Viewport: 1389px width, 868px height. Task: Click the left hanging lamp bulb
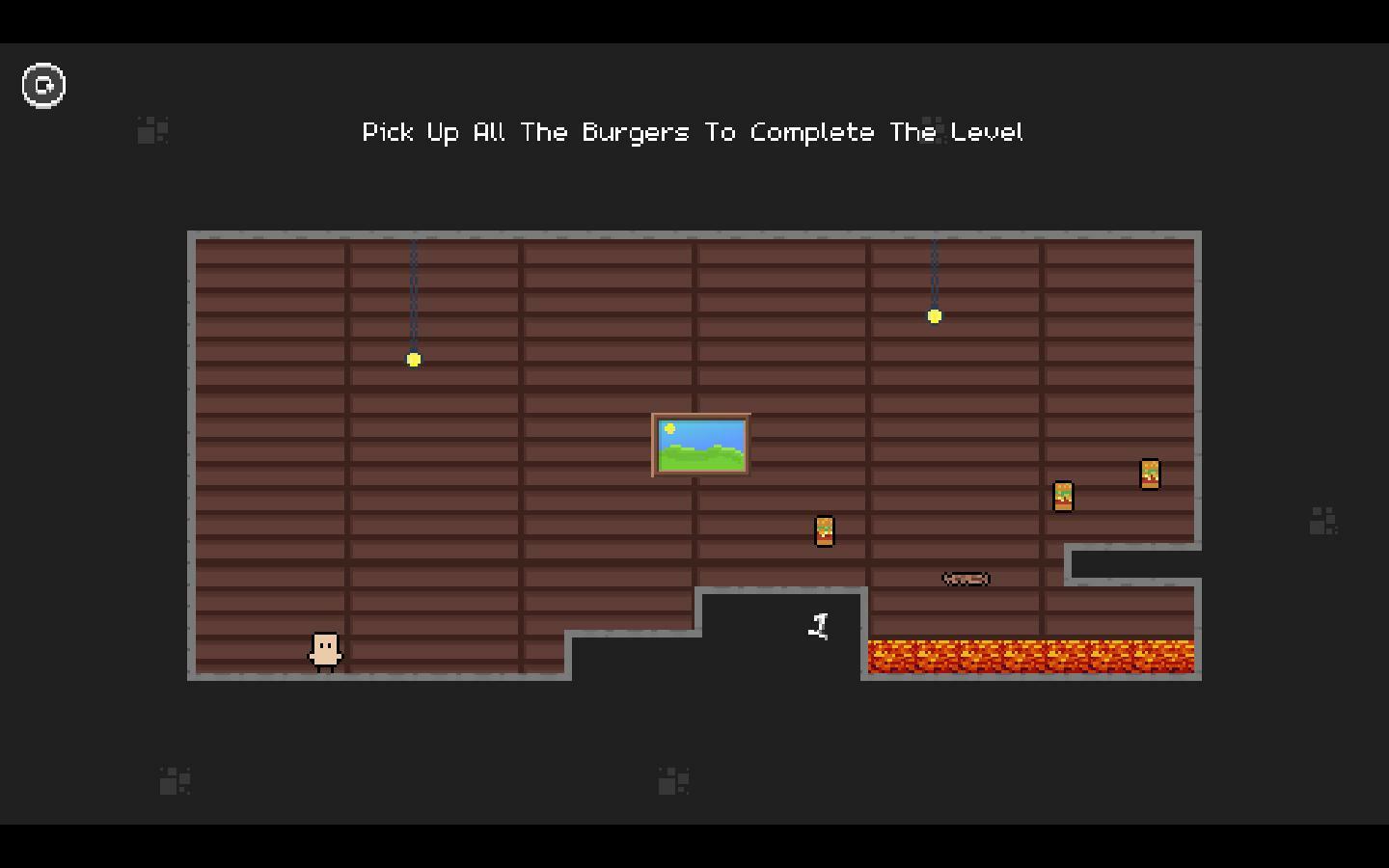click(414, 359)
